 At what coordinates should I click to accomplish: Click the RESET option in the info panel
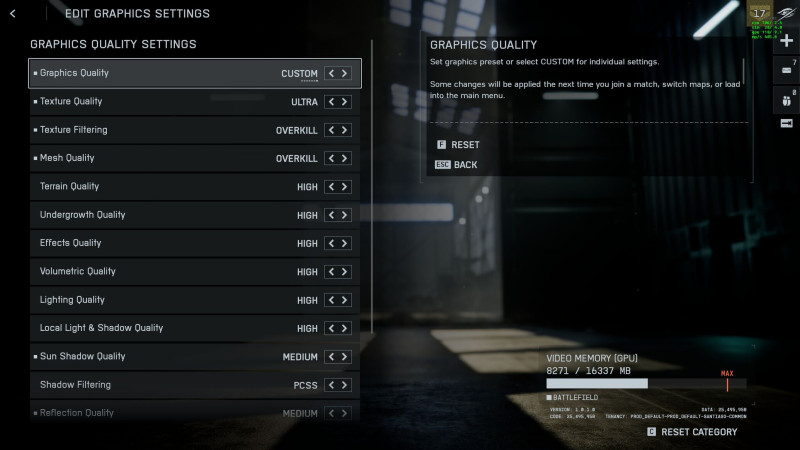coord(465,145)
